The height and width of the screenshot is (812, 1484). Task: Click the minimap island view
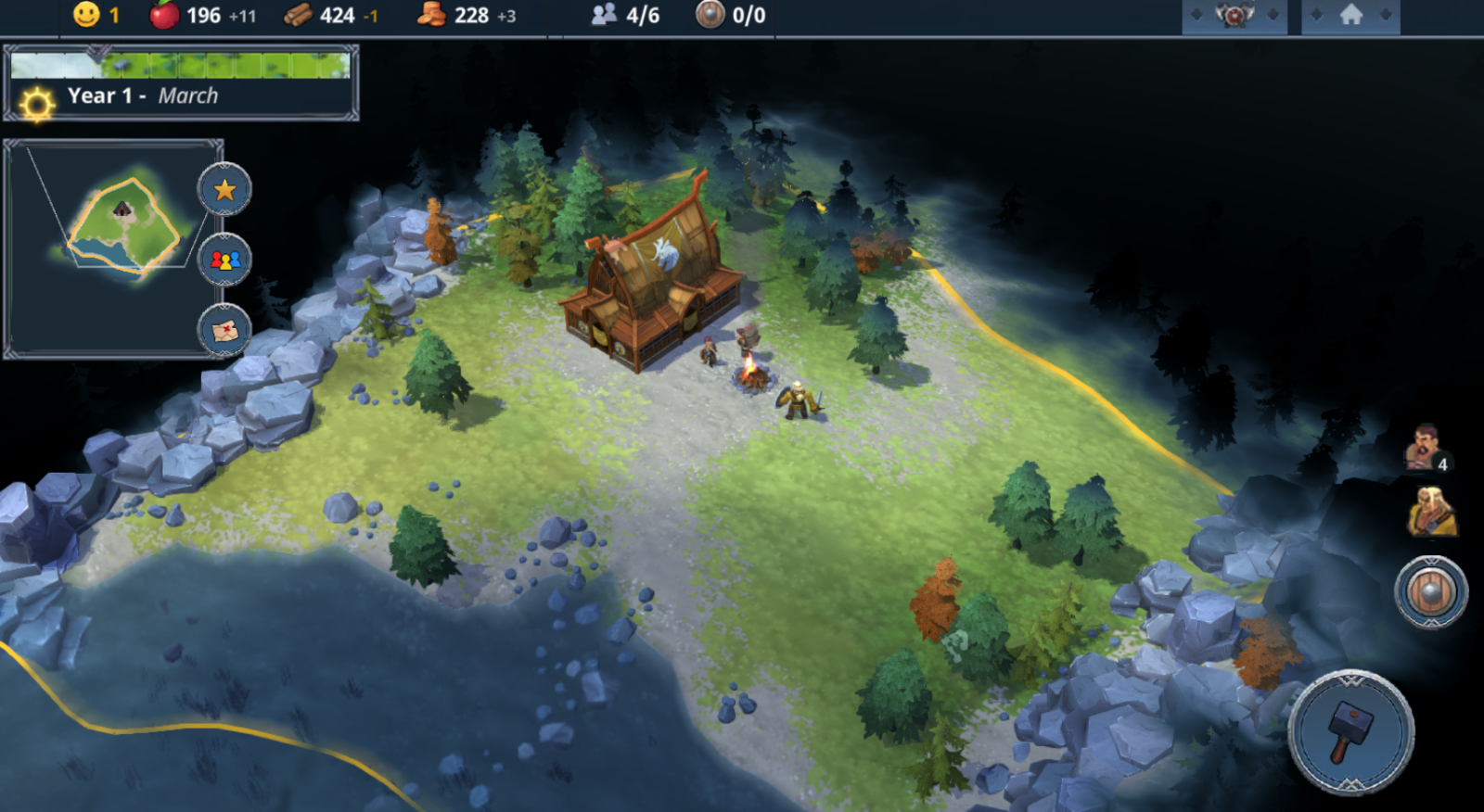click(124, 228)
